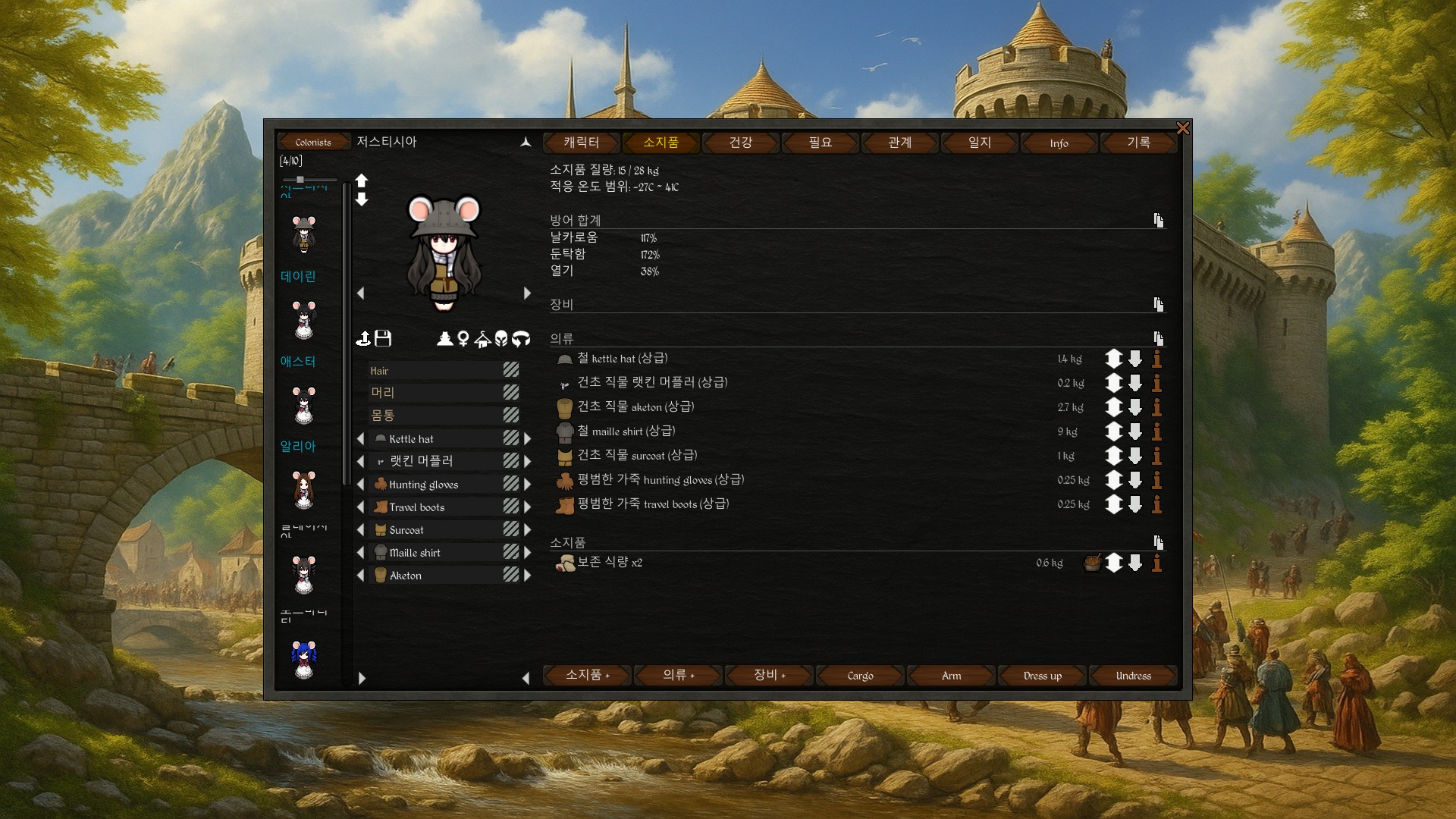This screenshot has width=1456, height=819.
Task: Add equipment with 장비 + button
Action: pyautogui.click(x=770, y=676)
